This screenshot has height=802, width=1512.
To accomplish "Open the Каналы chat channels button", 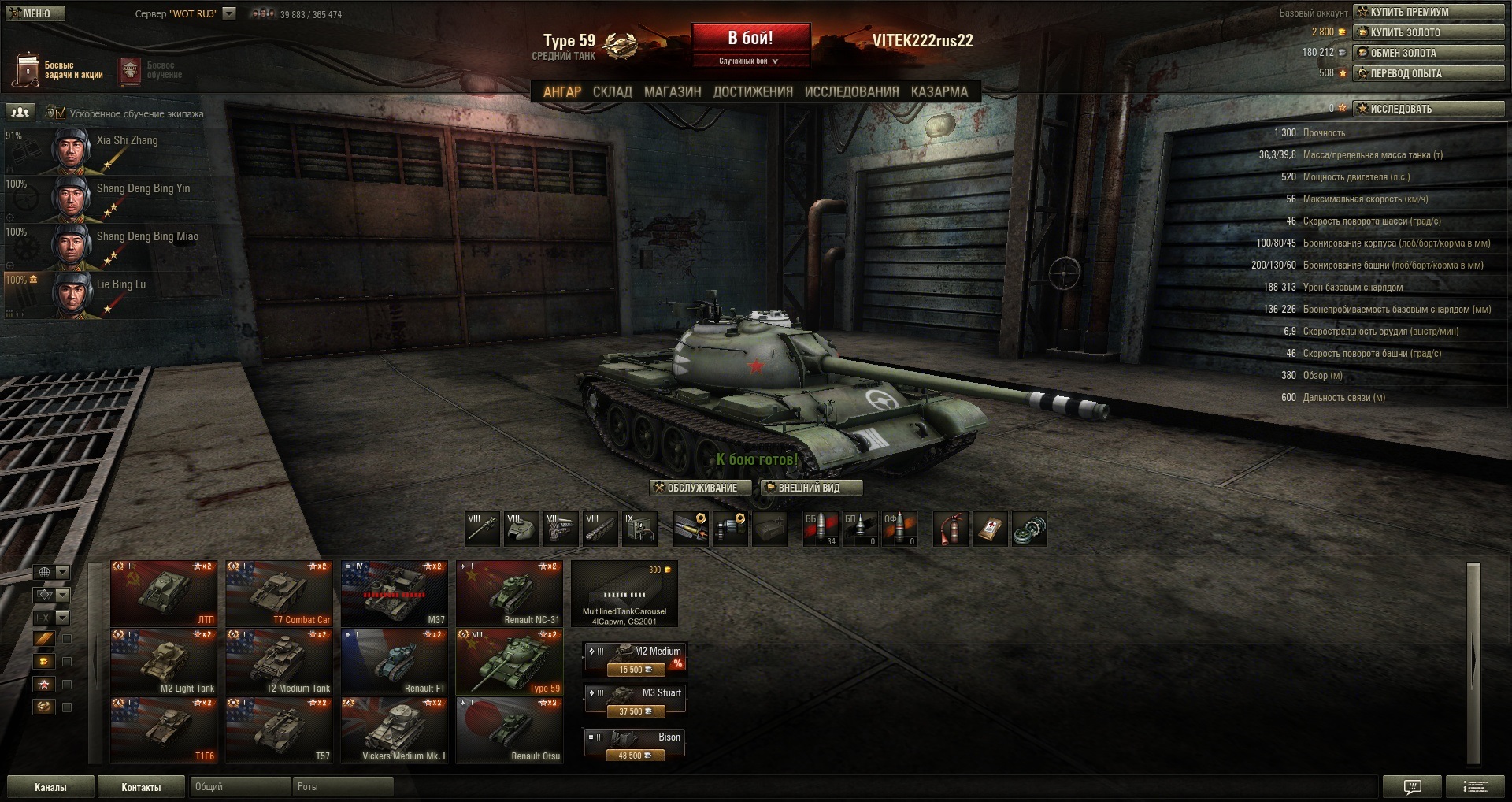I will (x=50, y=787).
